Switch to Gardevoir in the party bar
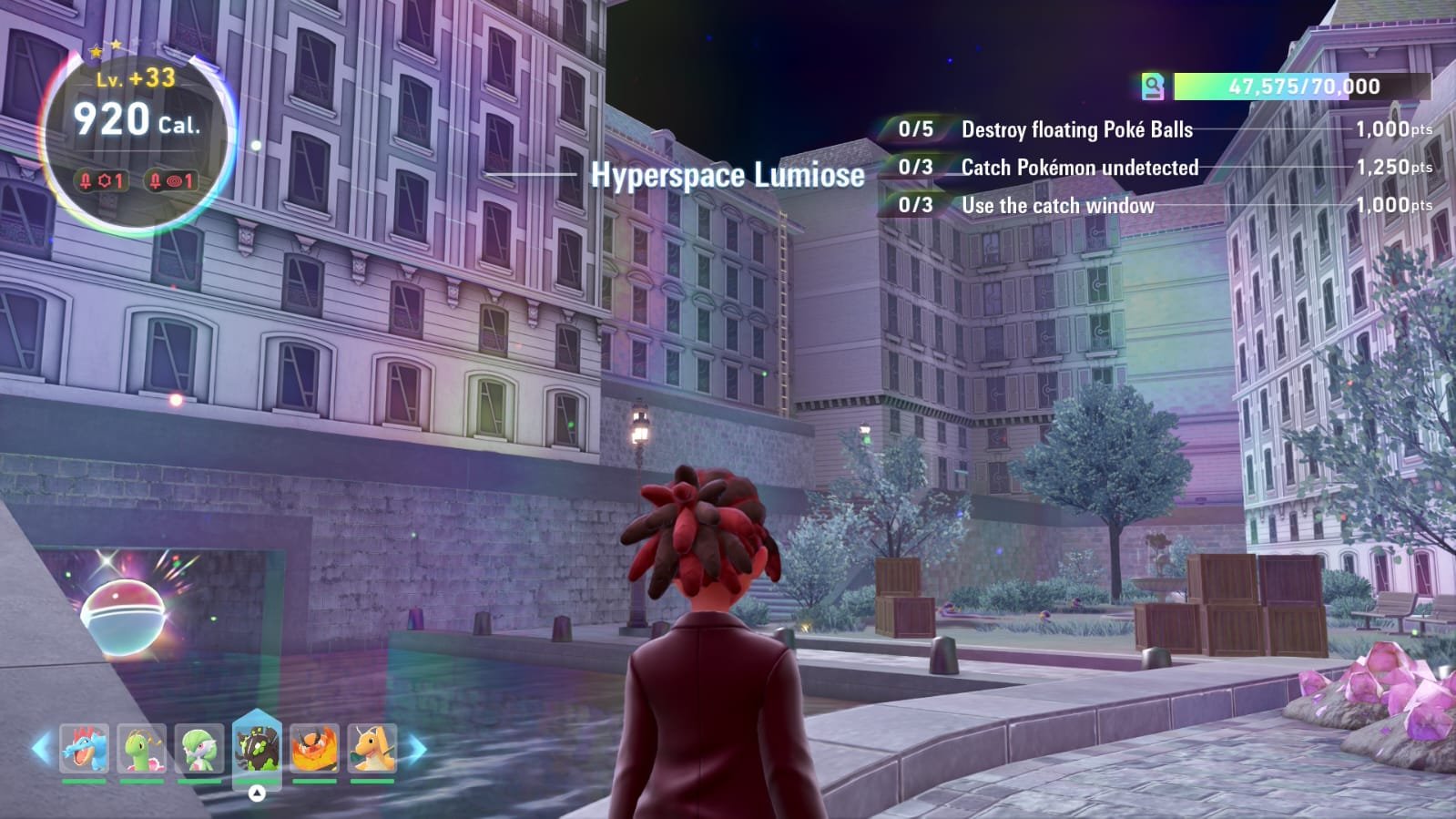 tap(199, 749)
